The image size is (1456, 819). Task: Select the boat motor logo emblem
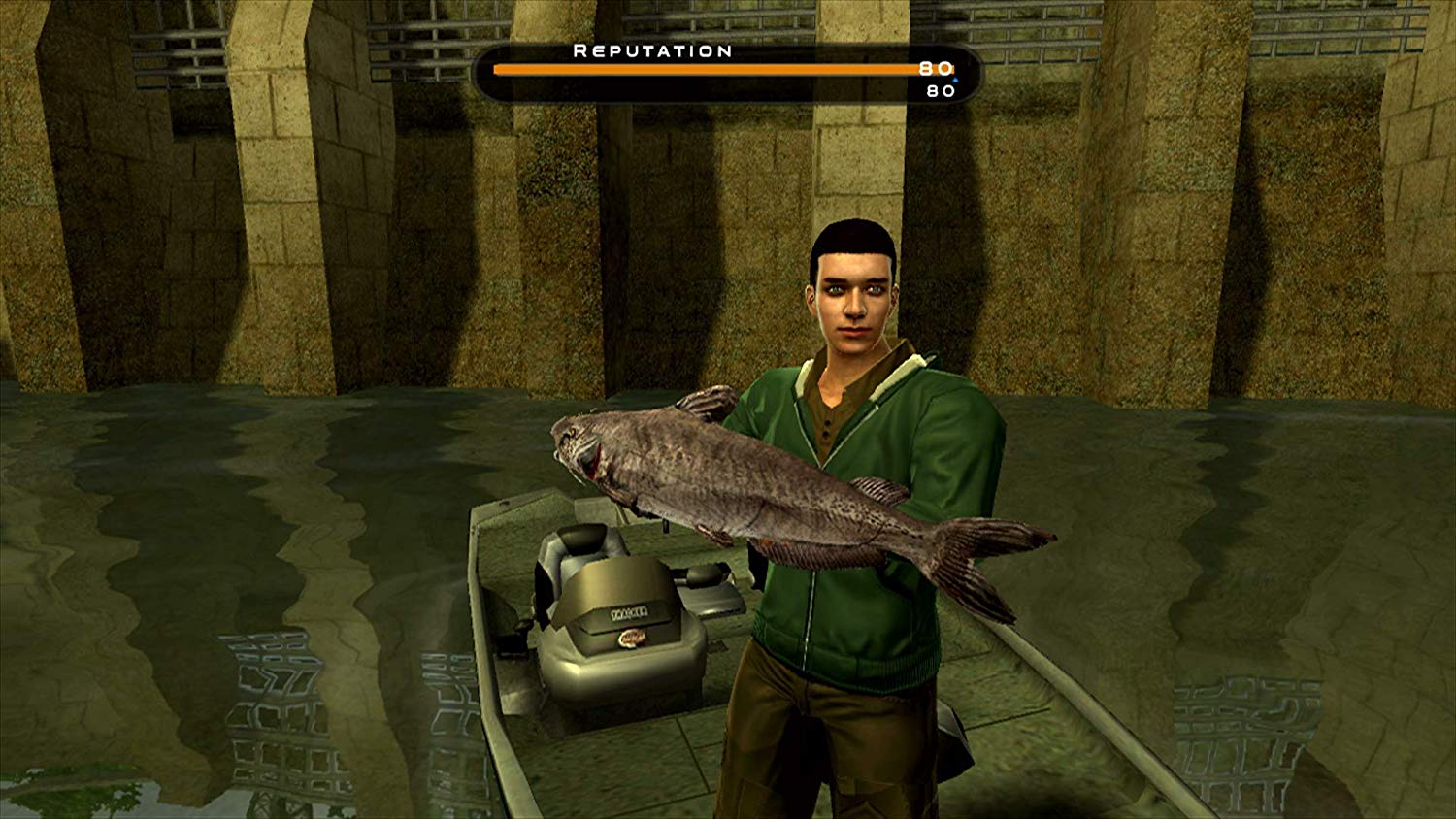631,639
